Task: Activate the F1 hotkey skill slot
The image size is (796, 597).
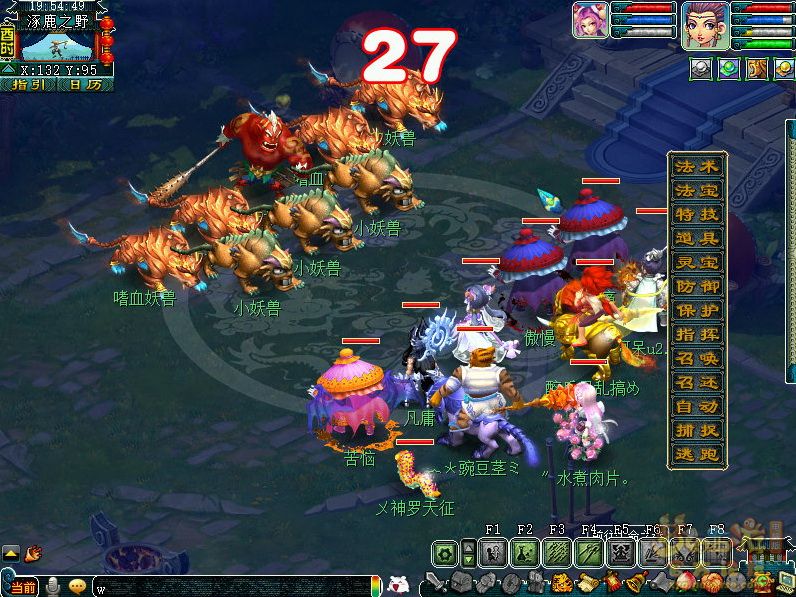Action: pyautogui.click(x=493, y=552)
